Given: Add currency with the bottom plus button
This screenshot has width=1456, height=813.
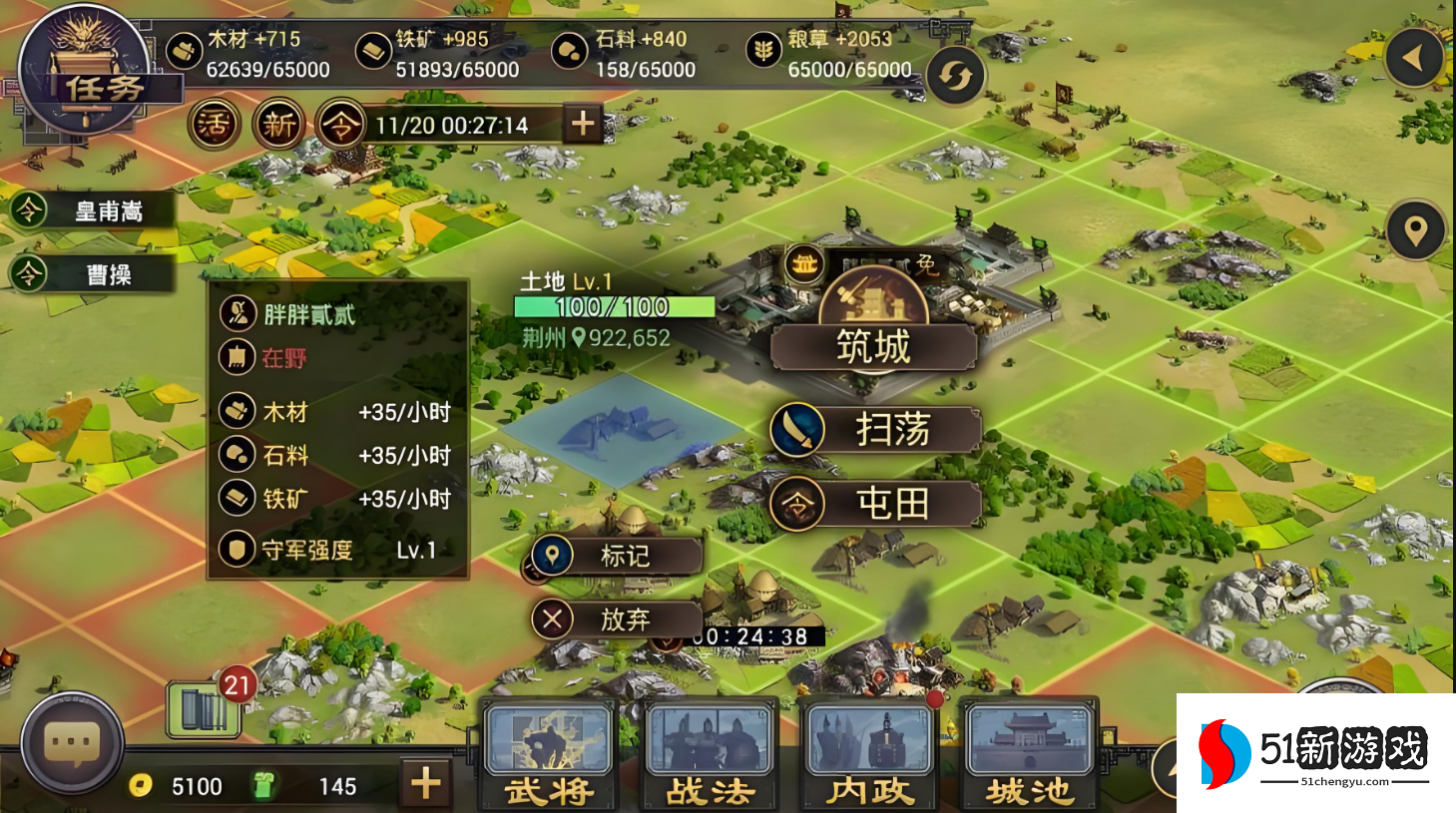Looking at the screenshot, I should click(426, 783).
